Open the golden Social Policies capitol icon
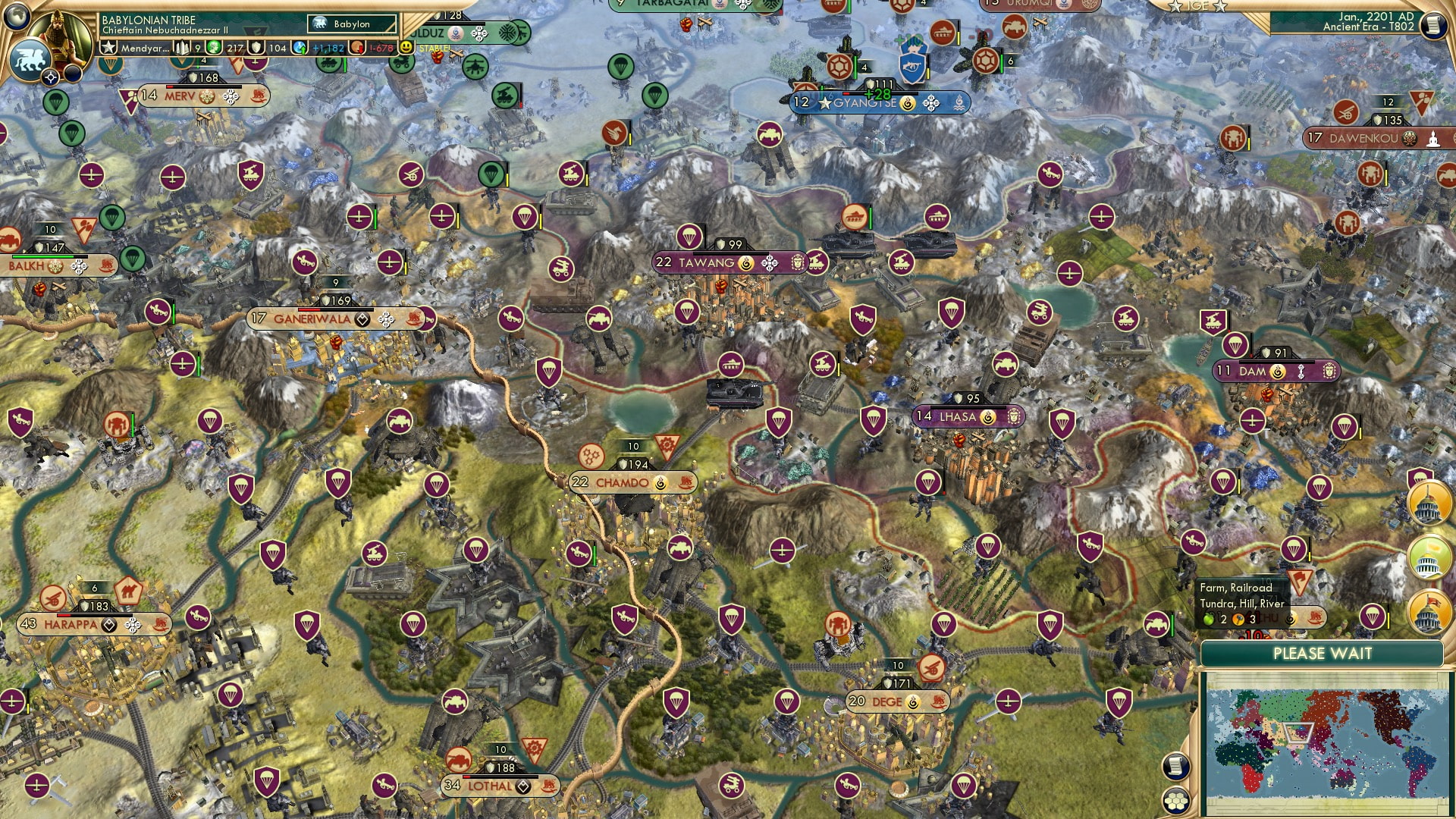 pyautogui.click(x=1428, y=504)
